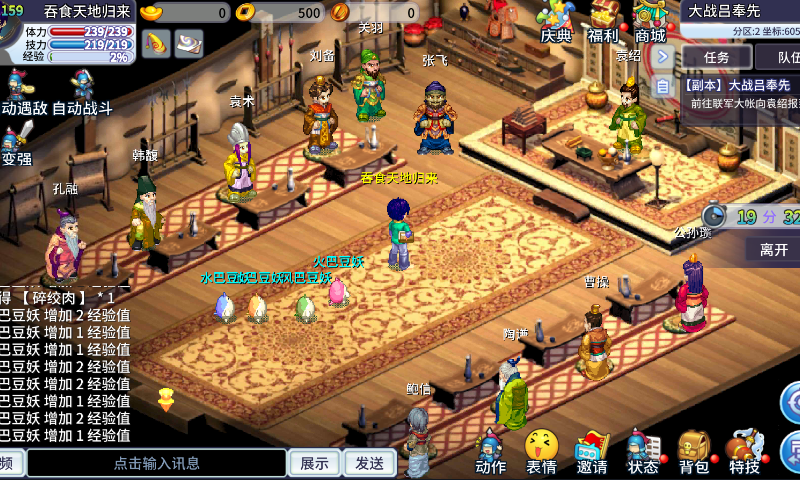Click the chat message input field
The width and height of the screenshot is (800, 480).
coord(157,463)
